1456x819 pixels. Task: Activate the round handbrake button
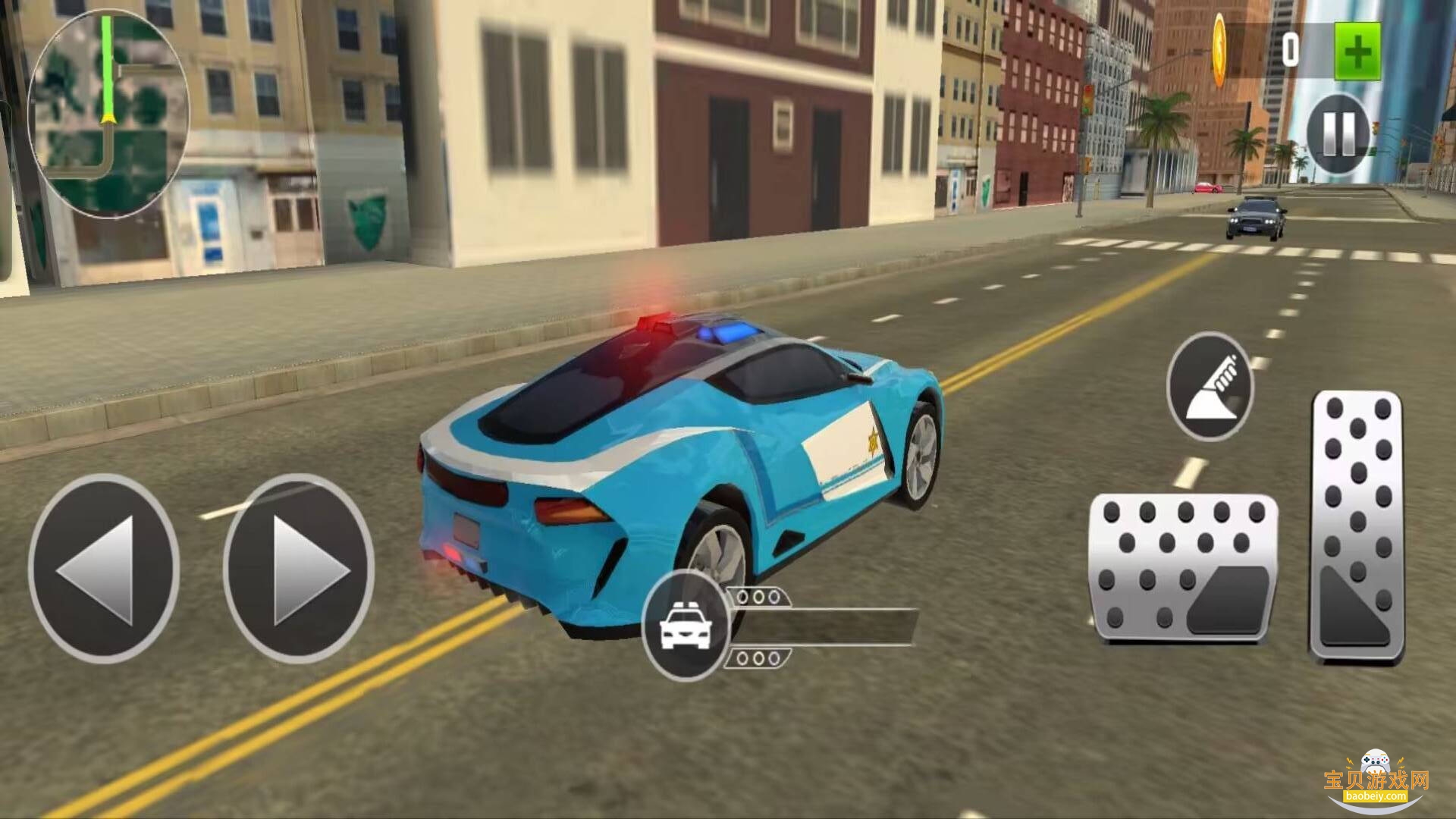pyautogui.click(x=1210, y=387)
